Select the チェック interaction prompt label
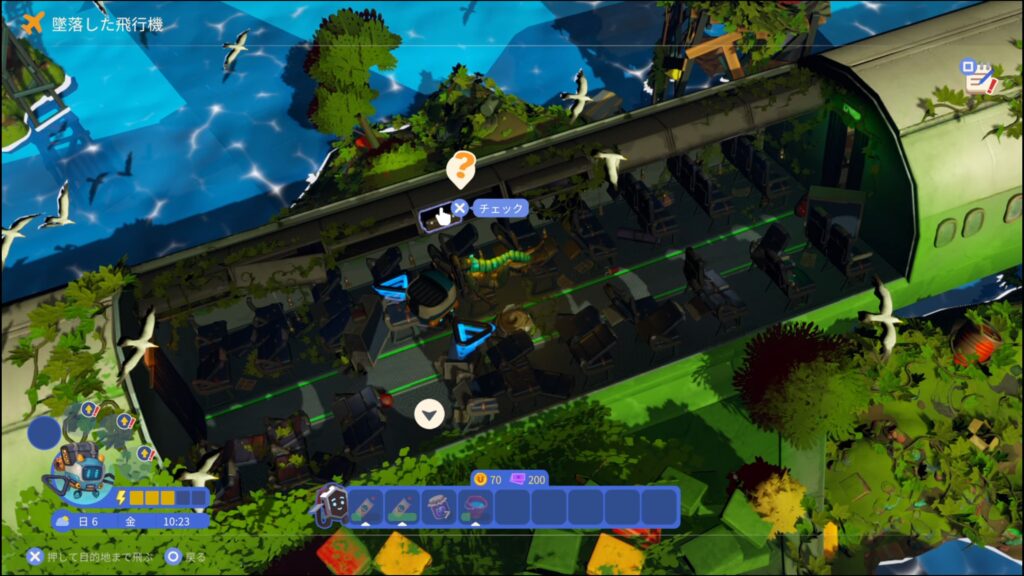Screen dimensions: 1024x576 coord(497,209)
